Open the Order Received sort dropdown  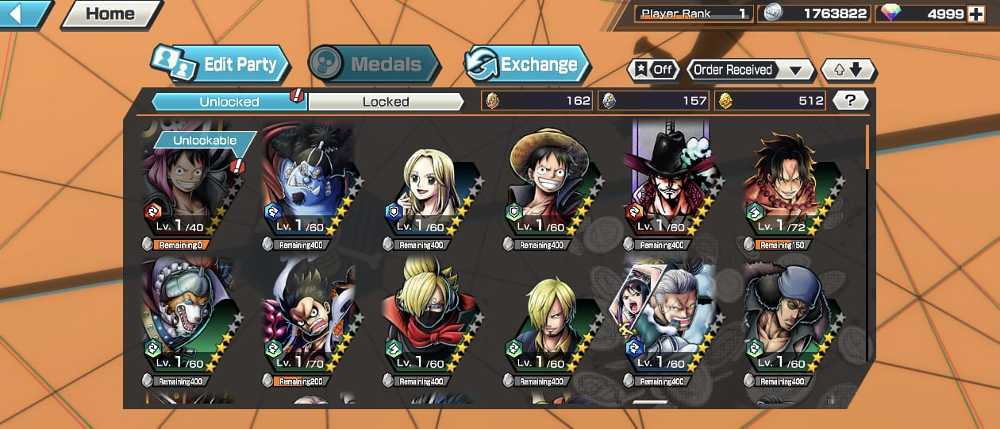pos(750,70)
